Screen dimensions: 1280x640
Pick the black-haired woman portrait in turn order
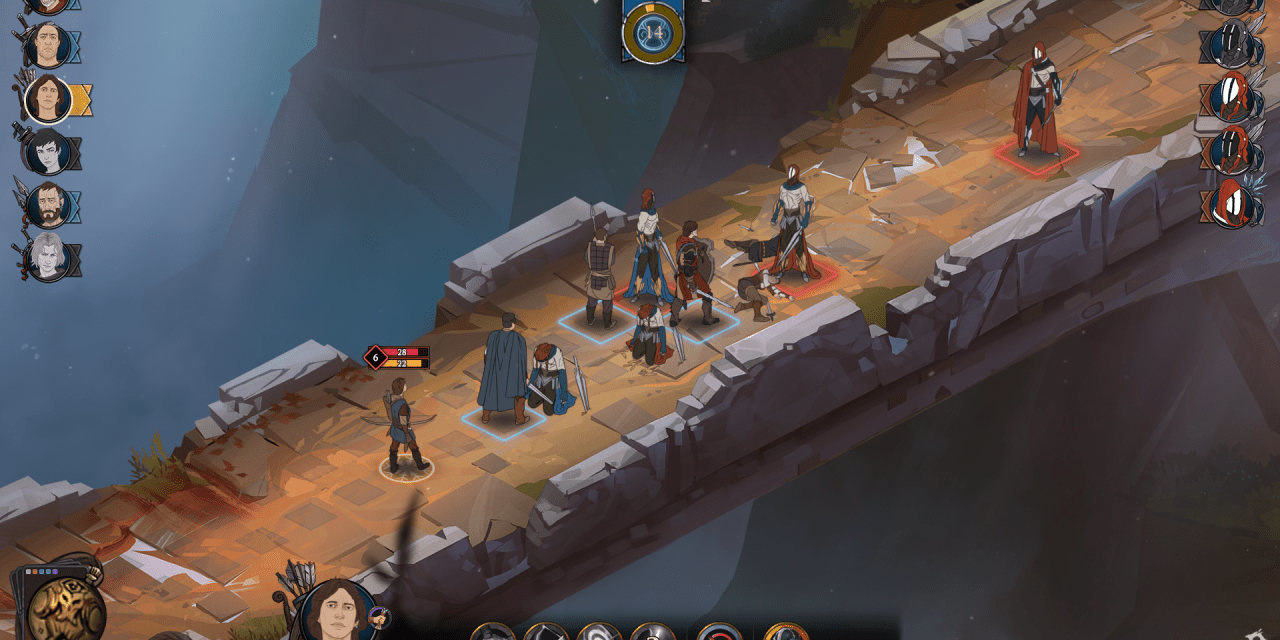(x=47, y=152)
